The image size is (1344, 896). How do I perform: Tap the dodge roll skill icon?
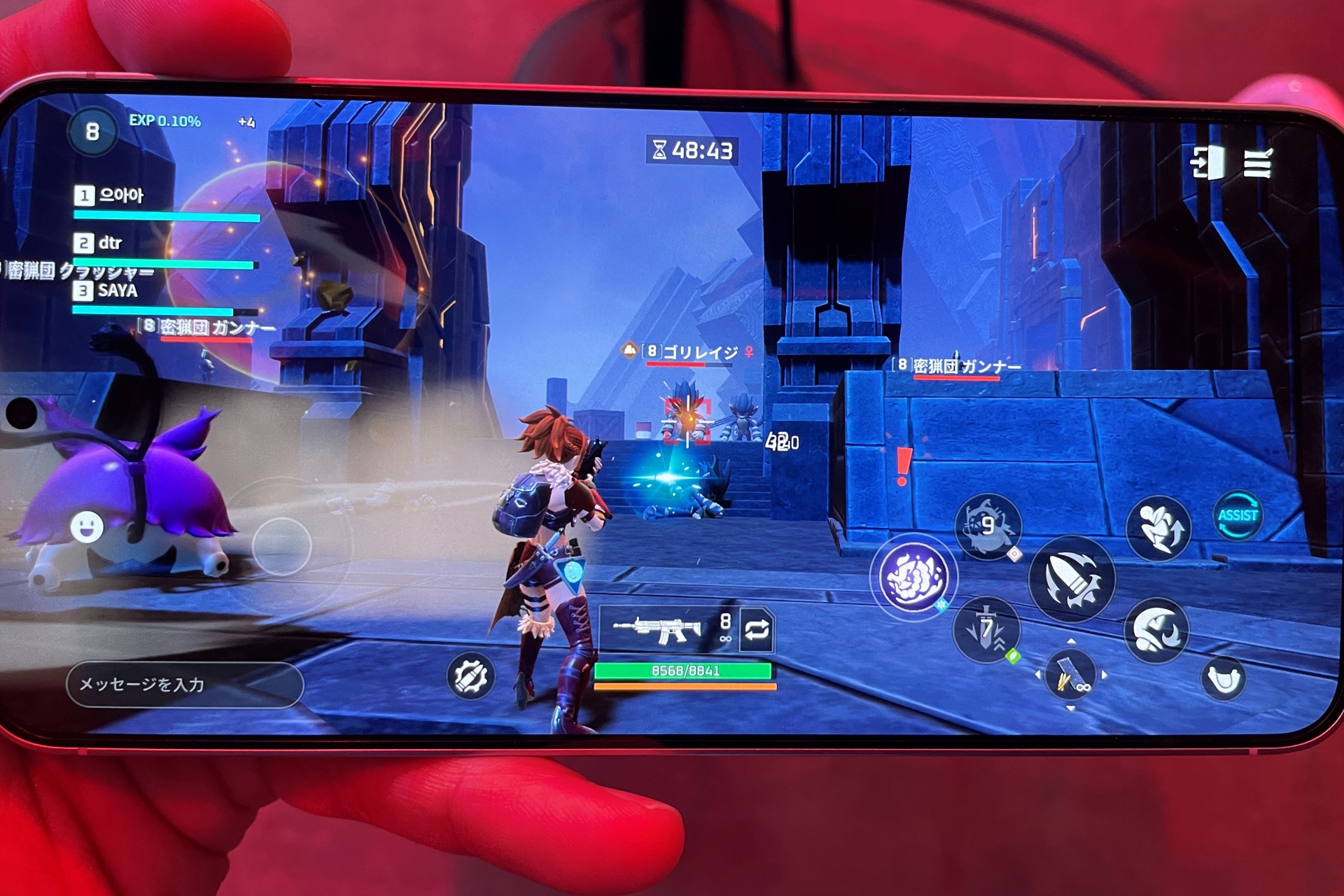[x=1161, y=525]
